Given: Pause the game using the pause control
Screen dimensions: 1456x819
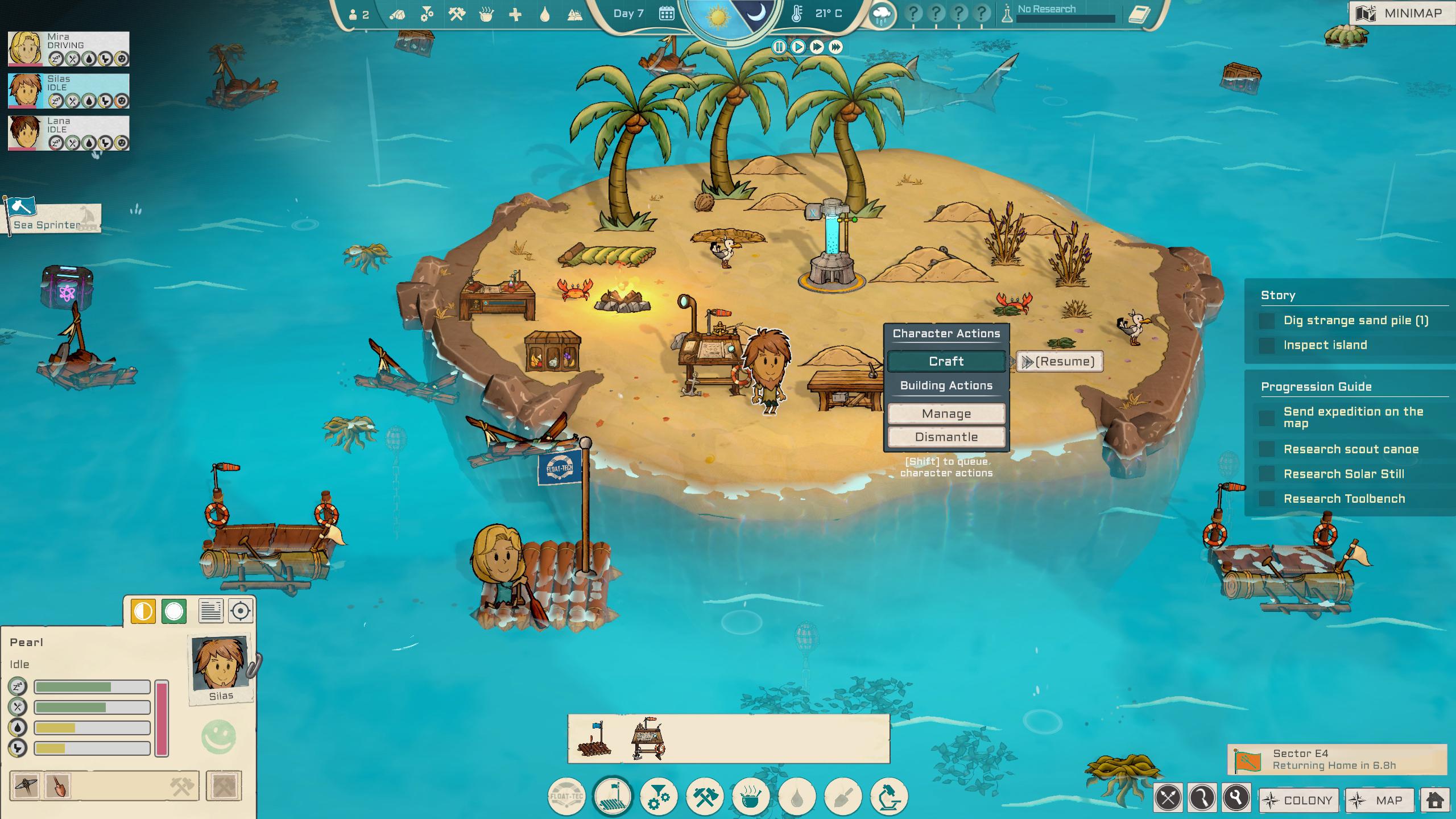Looking at the screenshot, I should pos(779,47).
